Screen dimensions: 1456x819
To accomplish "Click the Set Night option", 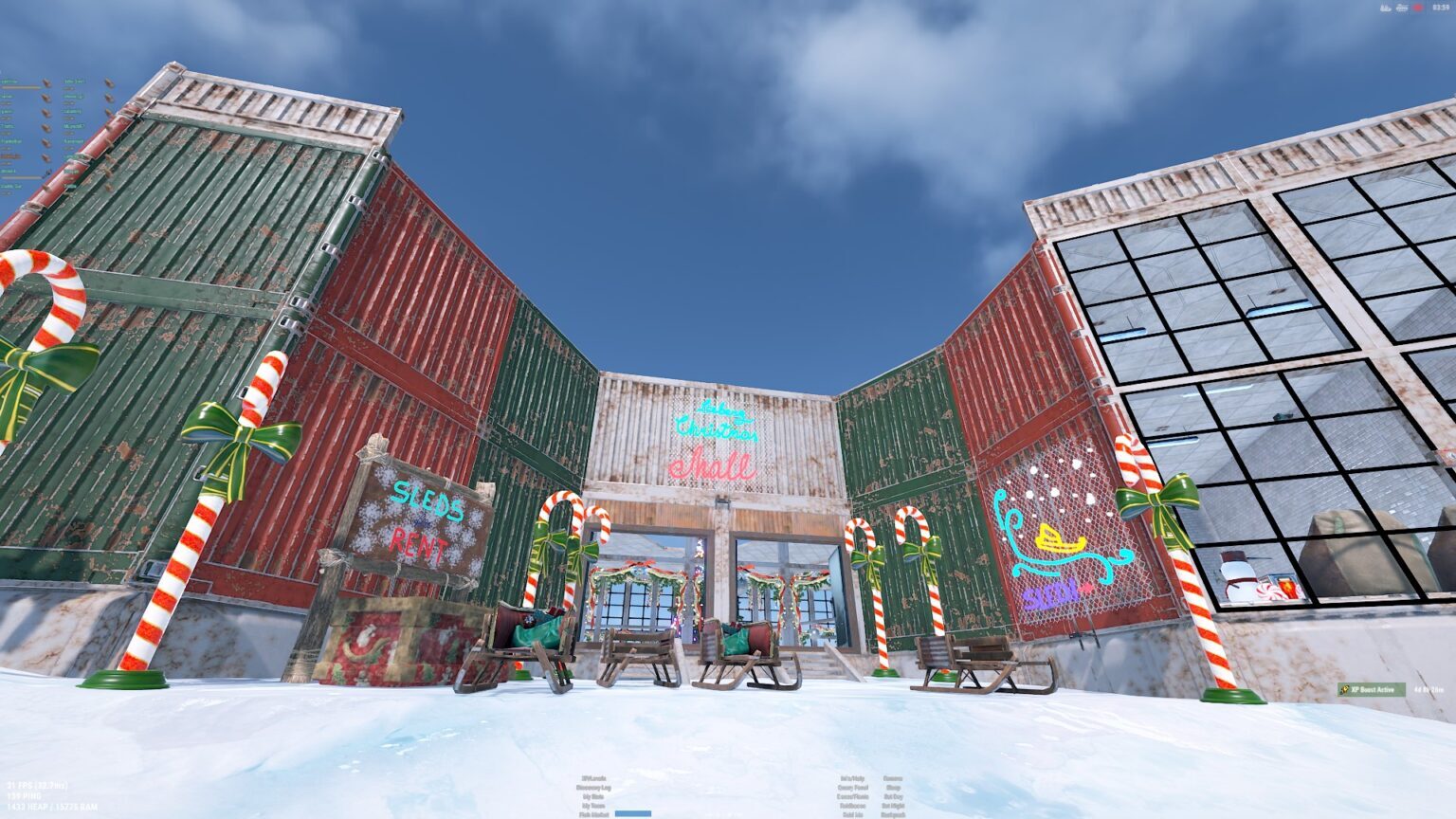I will pyautogui.click(x=893, y=806).
